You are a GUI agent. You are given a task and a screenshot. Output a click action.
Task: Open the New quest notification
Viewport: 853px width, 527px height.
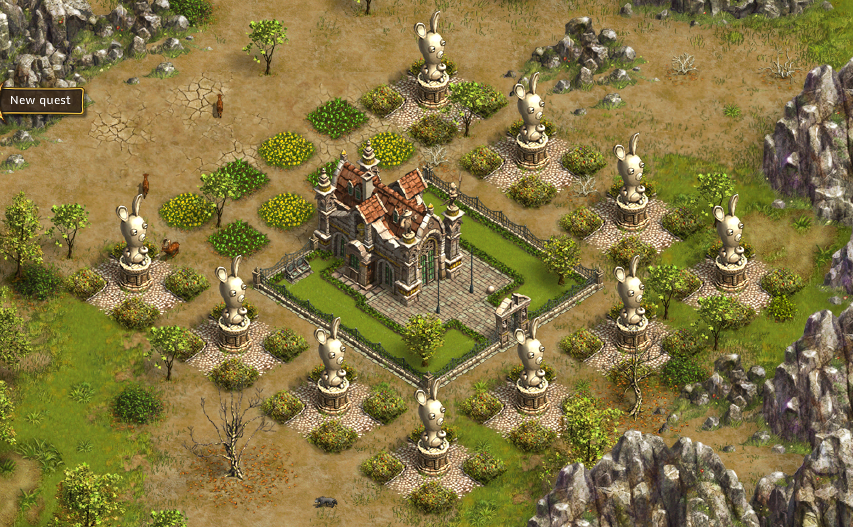[40, 100]
